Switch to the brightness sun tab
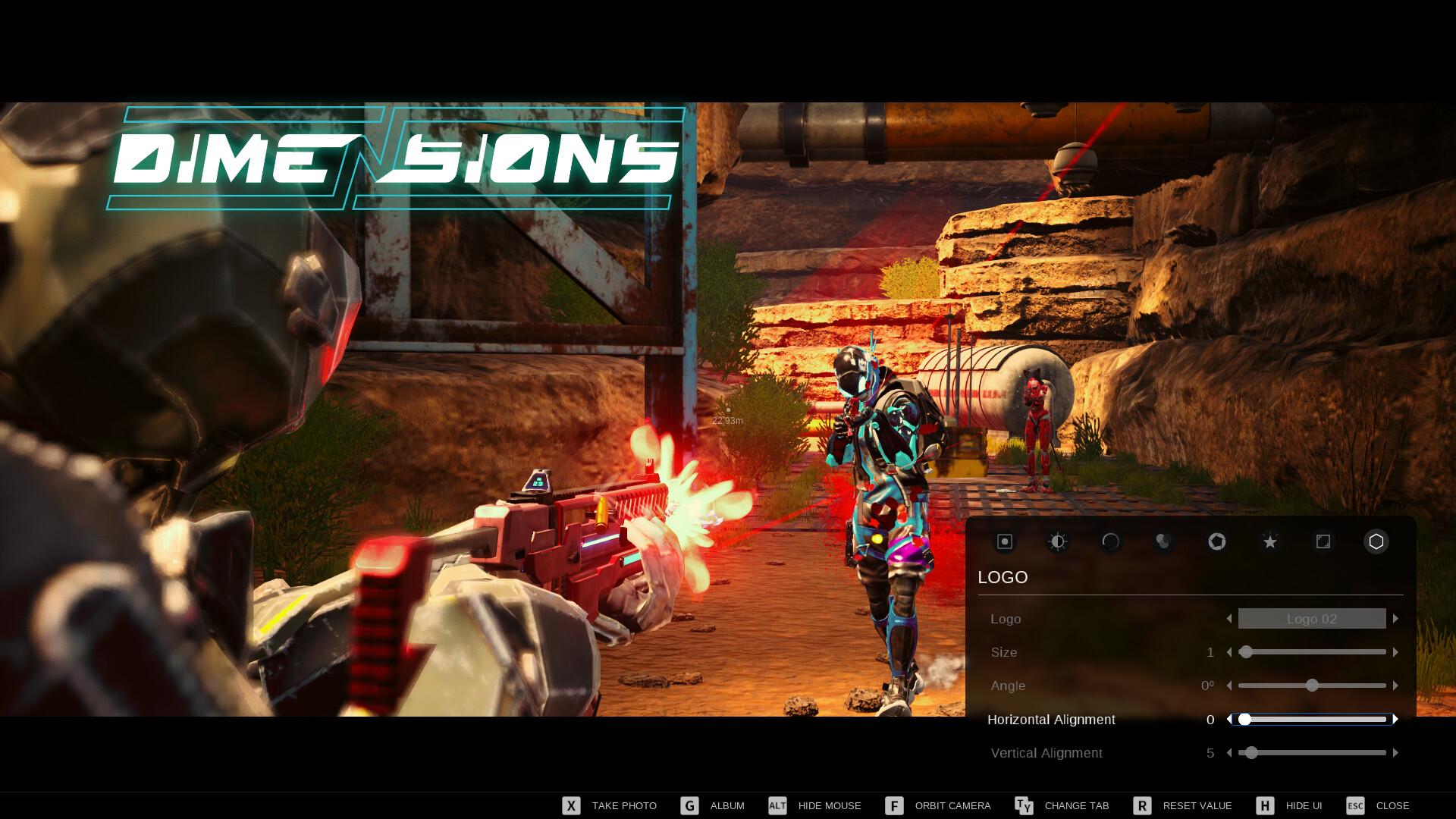The image size is (1456, 819). pyautogui.click(x=1058, y=541)
